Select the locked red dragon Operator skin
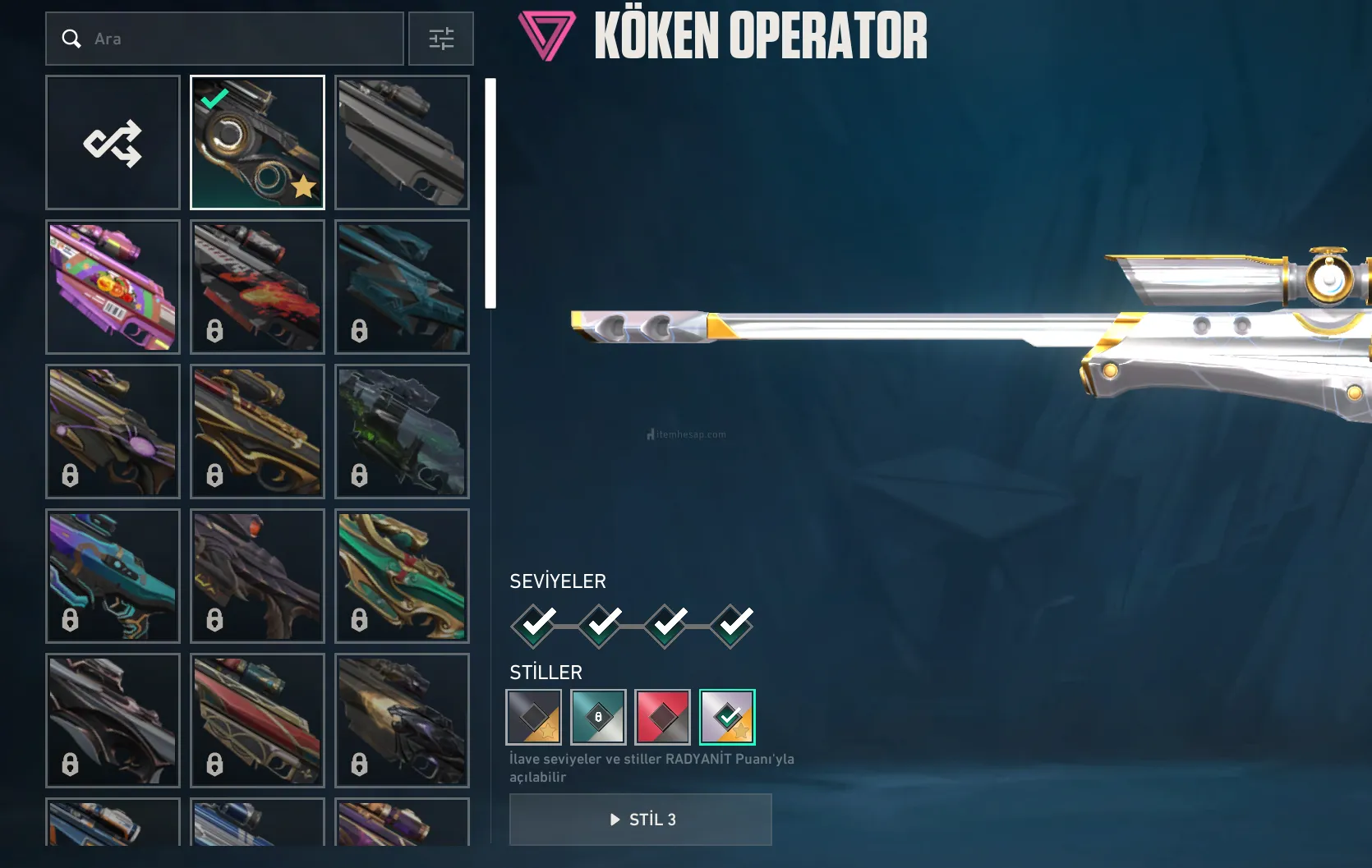The image size is (1372, 868). [x=257, y=287]
